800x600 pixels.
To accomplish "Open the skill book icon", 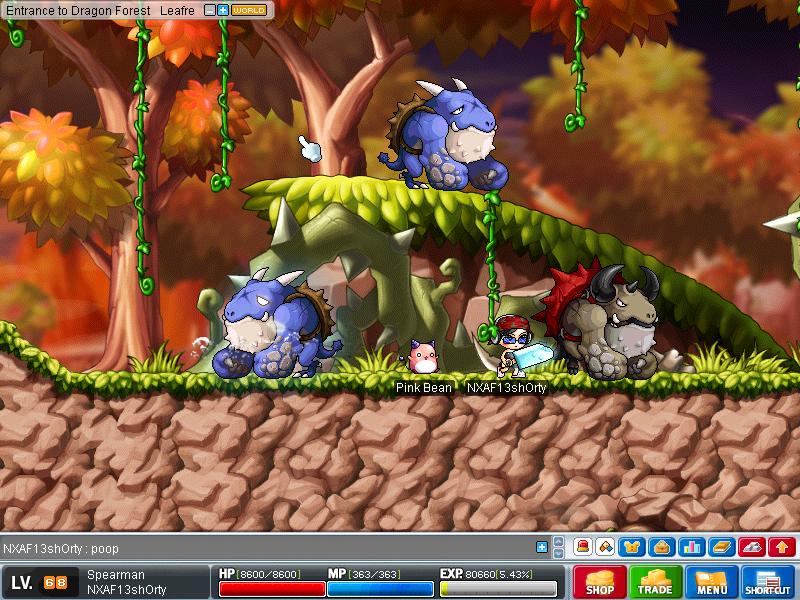I will point(721,547).
